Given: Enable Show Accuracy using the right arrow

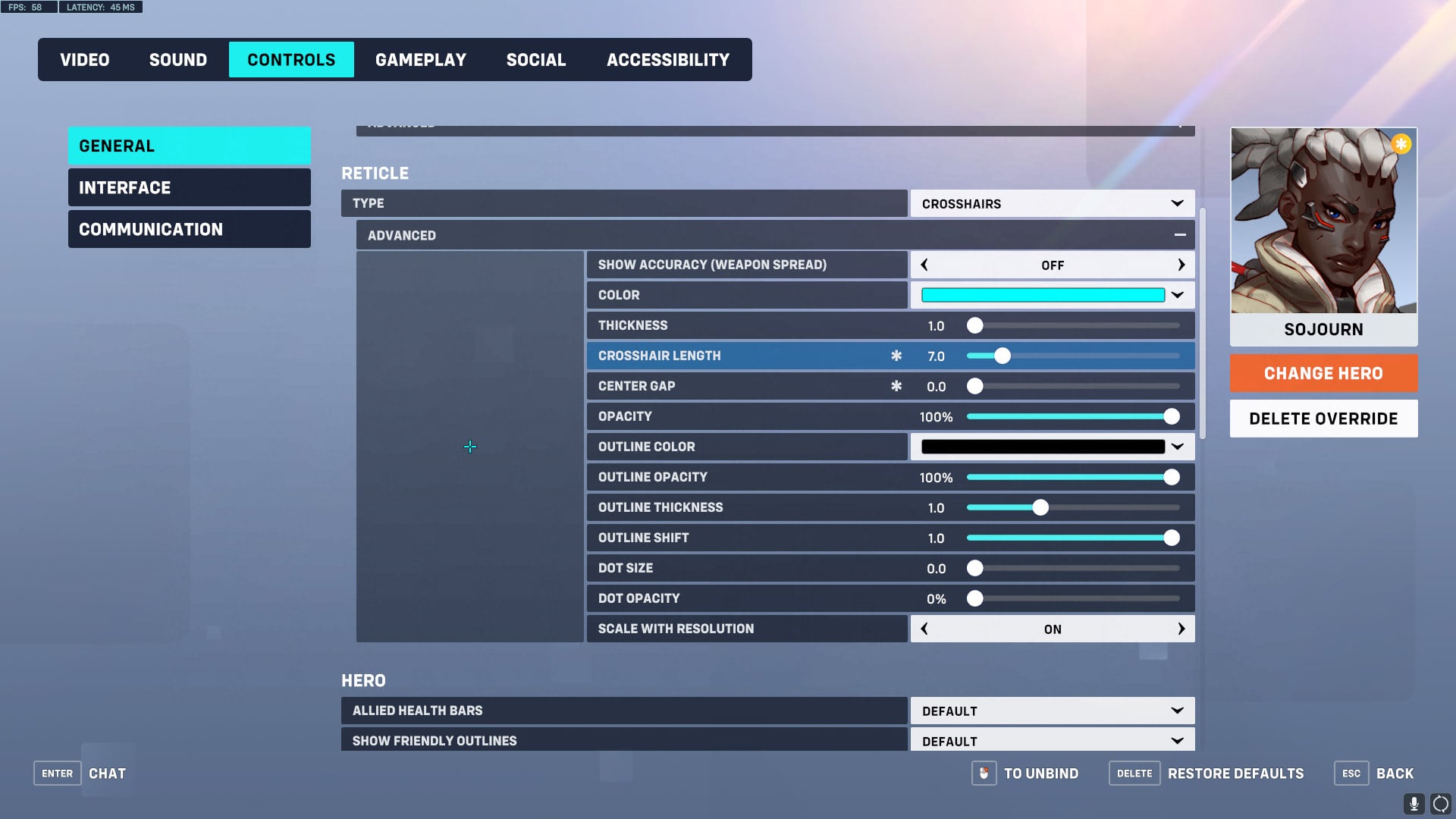Looking at the screenshot, I should [x=1181, y=265].
